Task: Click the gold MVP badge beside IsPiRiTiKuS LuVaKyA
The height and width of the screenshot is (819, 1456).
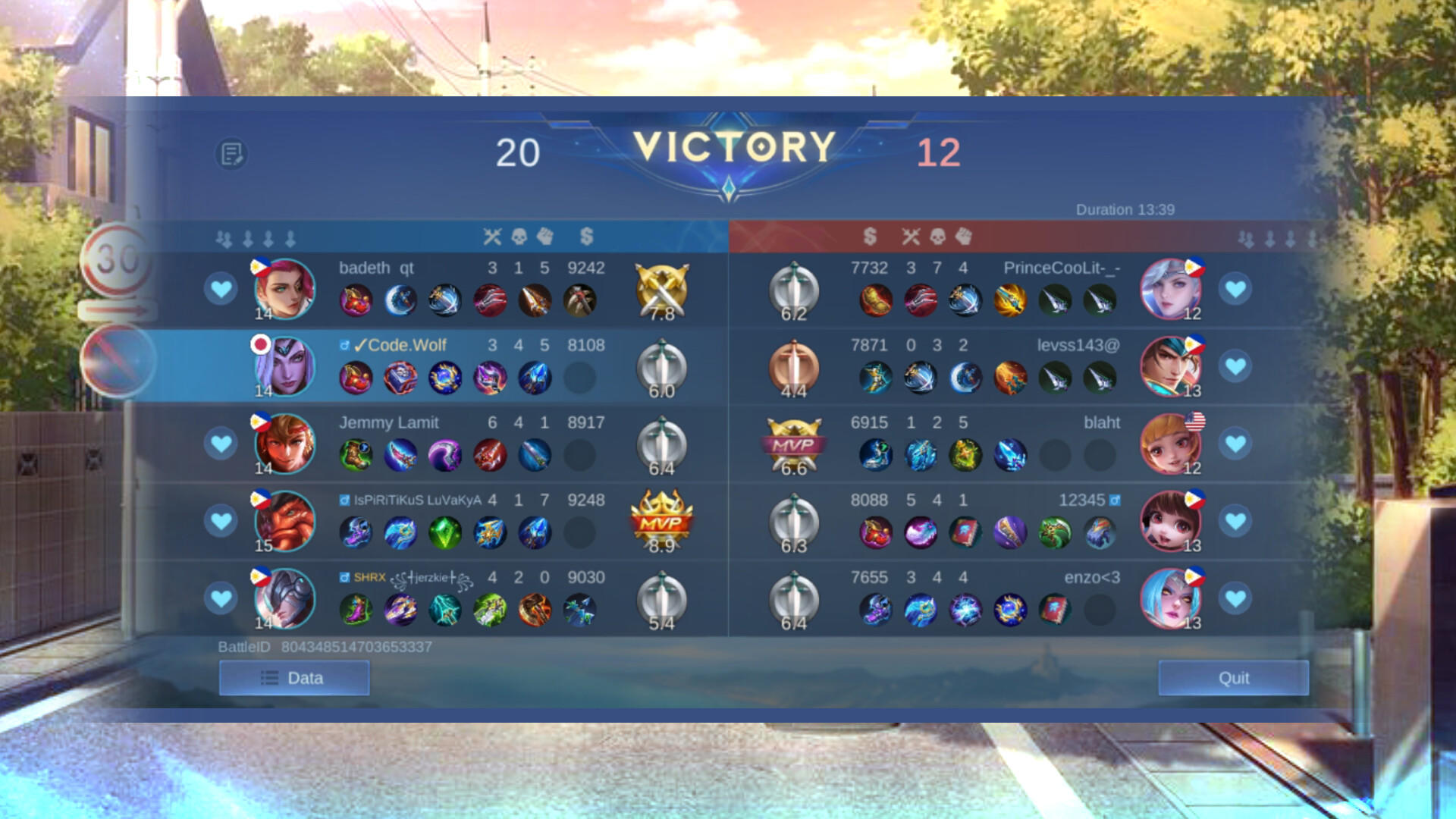Action: coord(661,520)
